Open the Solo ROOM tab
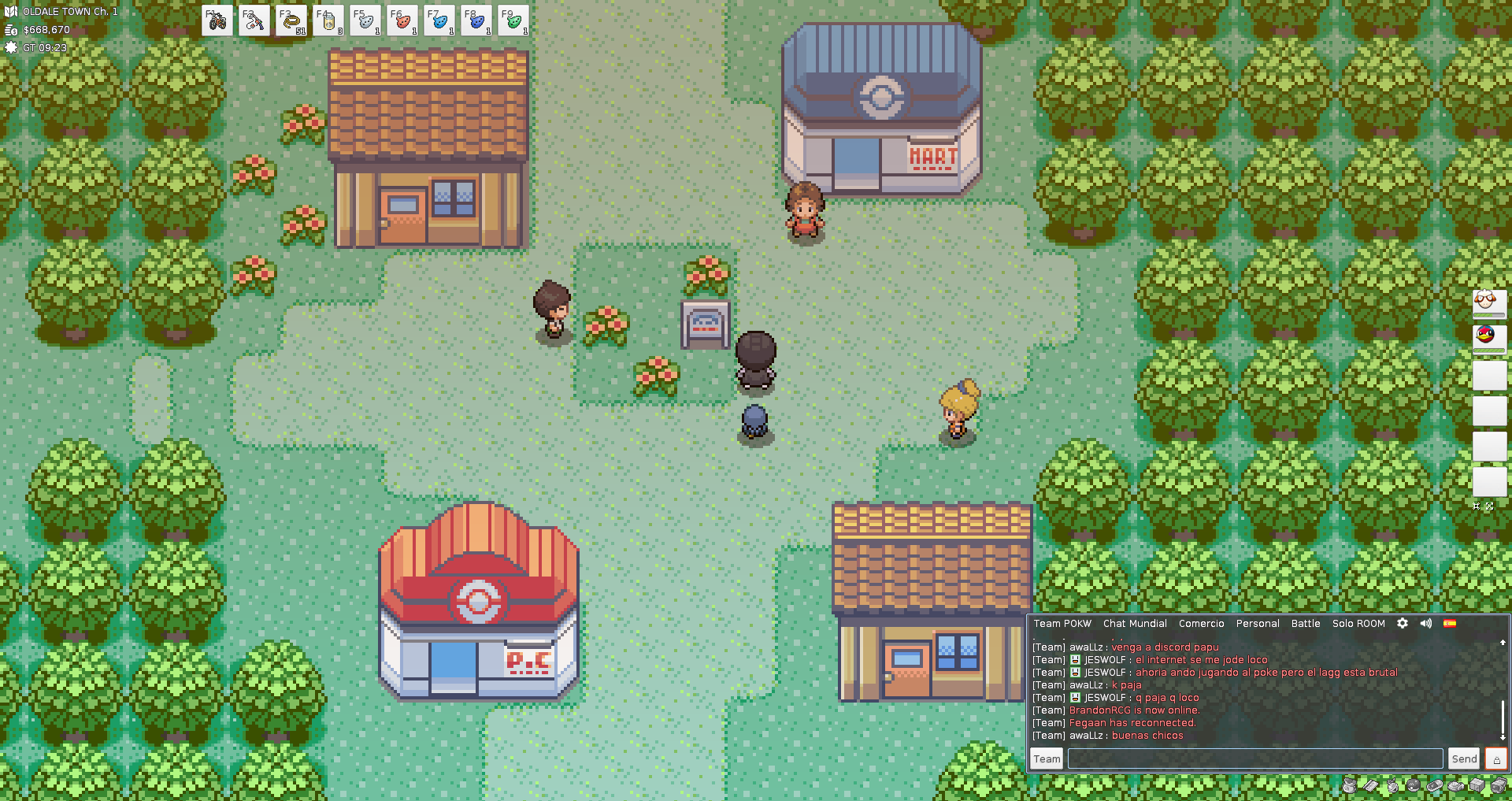 (x=1358, y=624)
